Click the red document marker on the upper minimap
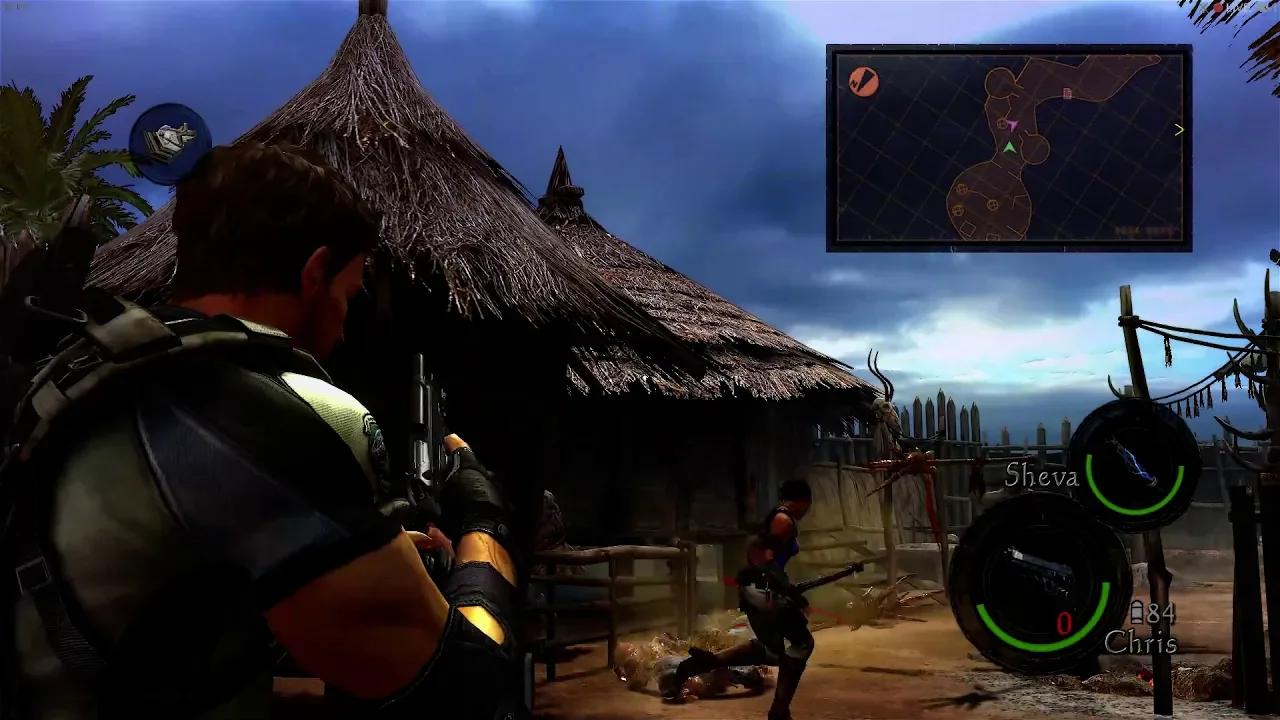This screenshot has width=1280, height=720. 1066,92
